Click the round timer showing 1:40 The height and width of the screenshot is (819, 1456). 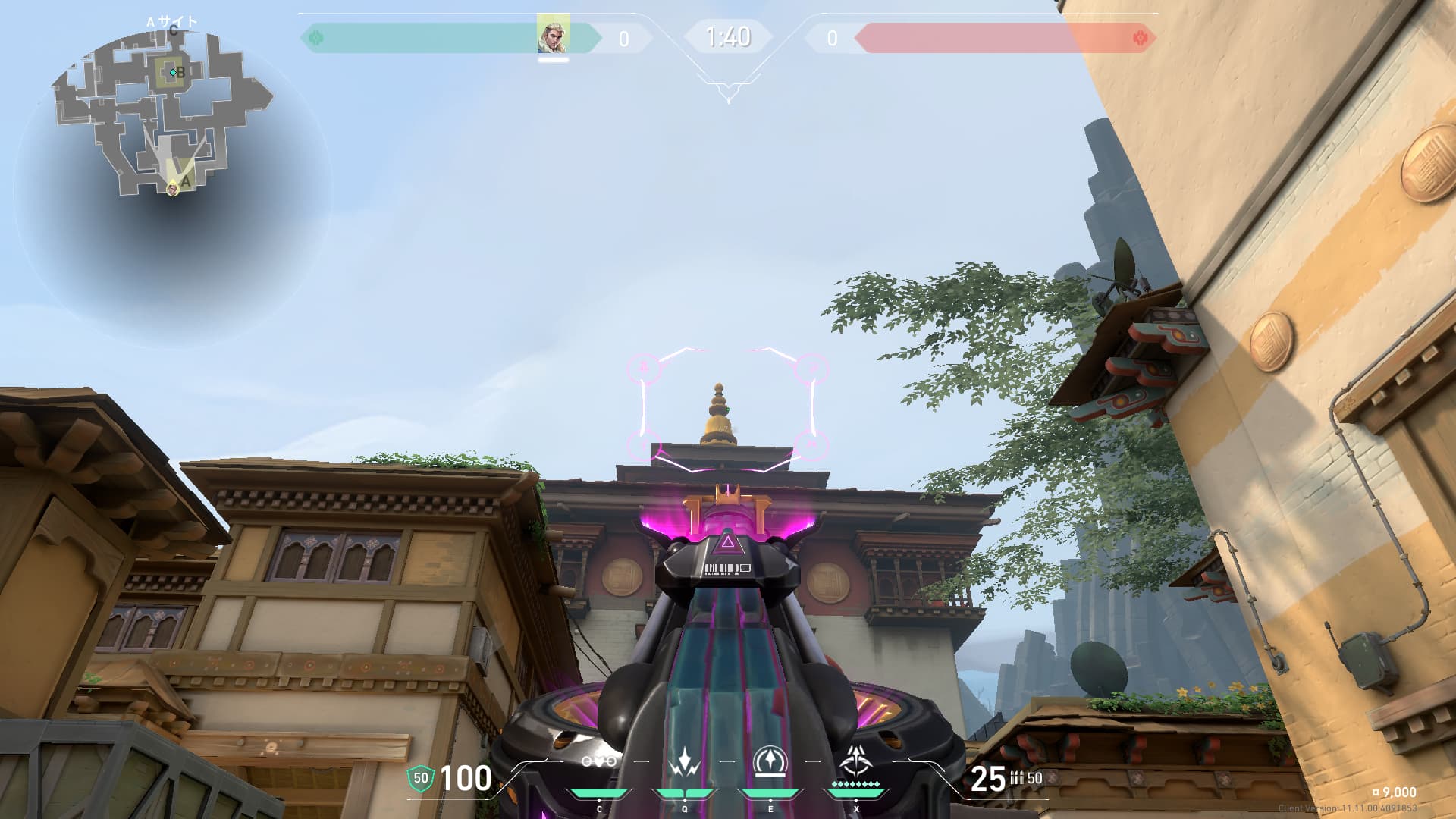(728, 34)
